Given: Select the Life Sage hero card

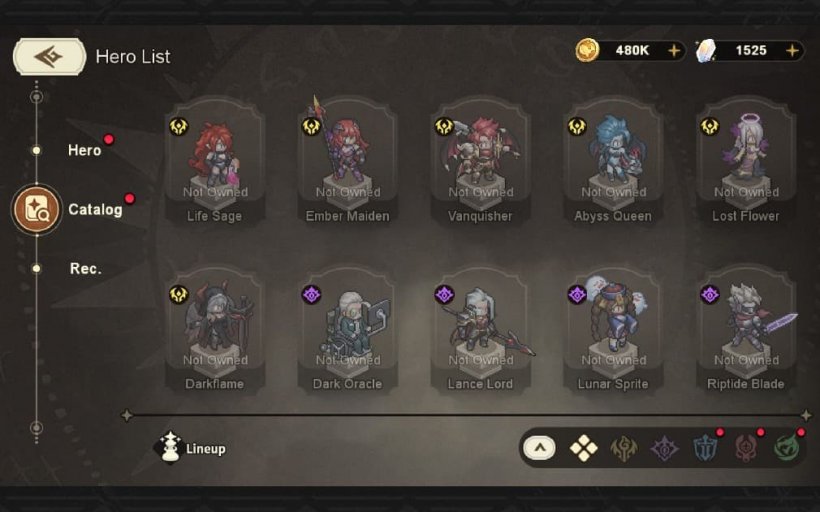Looking at the screenshot, I should [214, 165].
